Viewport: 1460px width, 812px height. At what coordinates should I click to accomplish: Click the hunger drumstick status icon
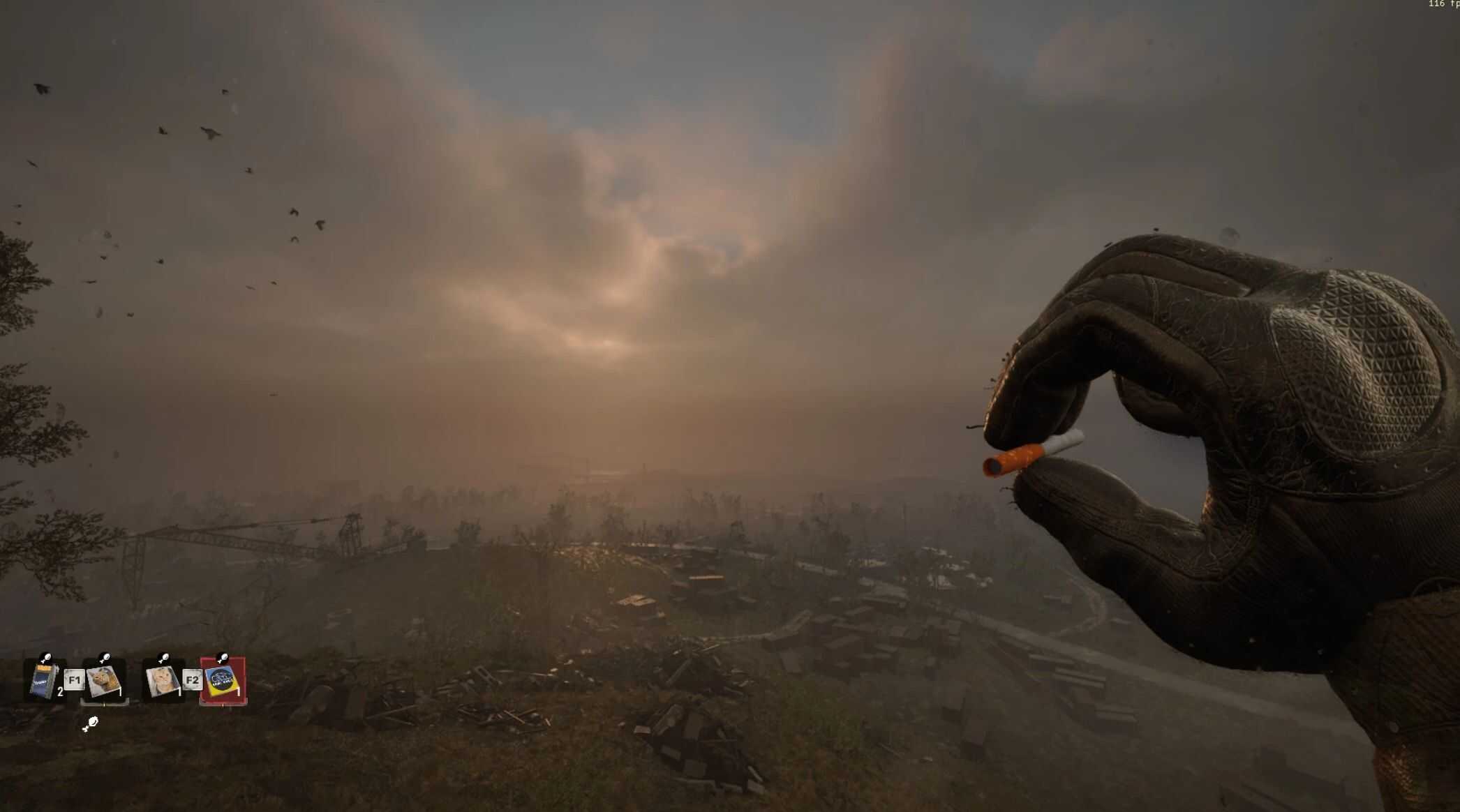click(x=90, y=725)
